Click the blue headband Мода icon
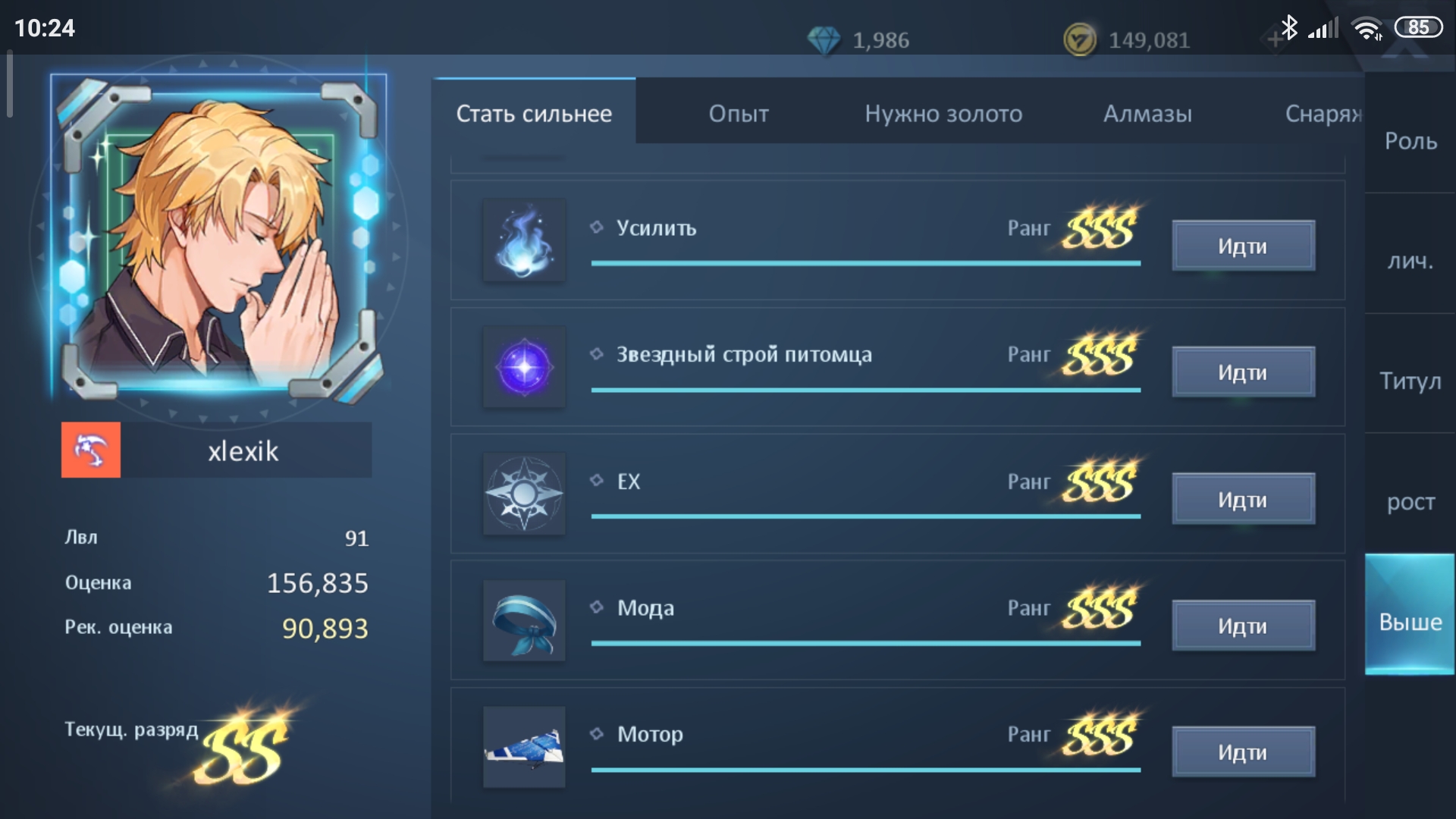Image resolution: width=1456 pixels, height=819 pixels. click(524, 621)
